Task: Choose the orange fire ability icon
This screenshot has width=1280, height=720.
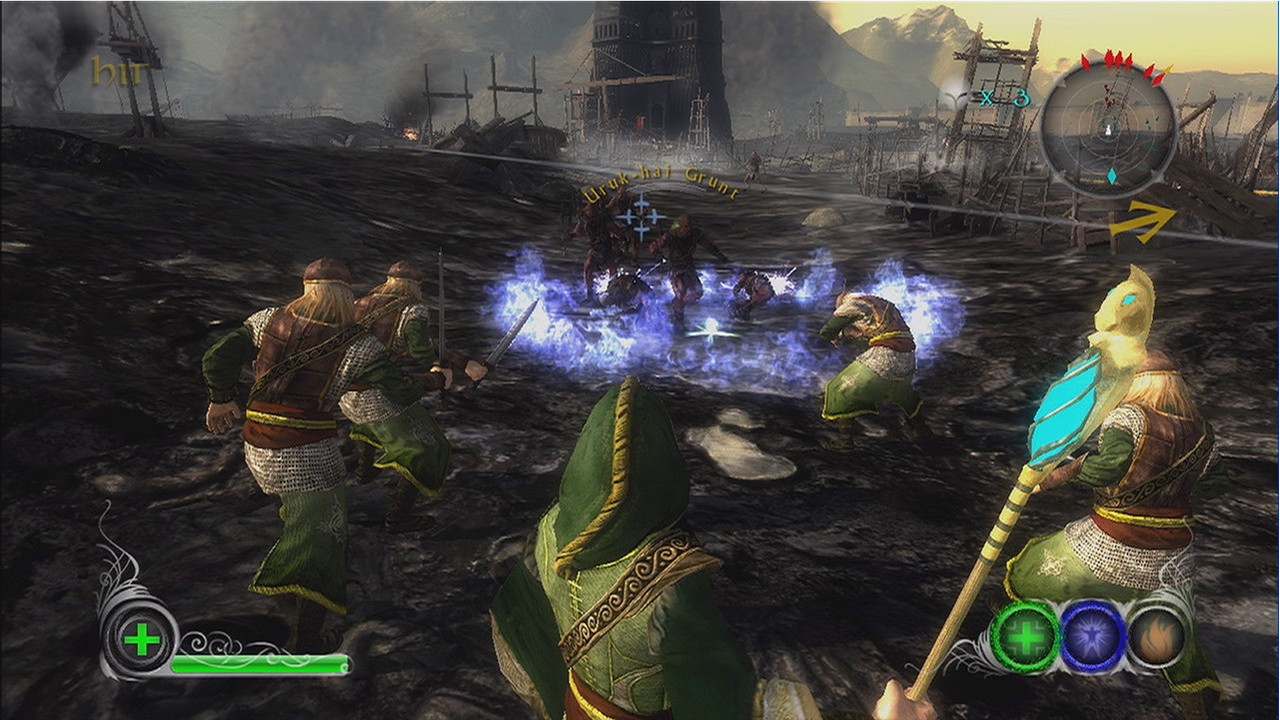Action: click(x=1158, y=636)
